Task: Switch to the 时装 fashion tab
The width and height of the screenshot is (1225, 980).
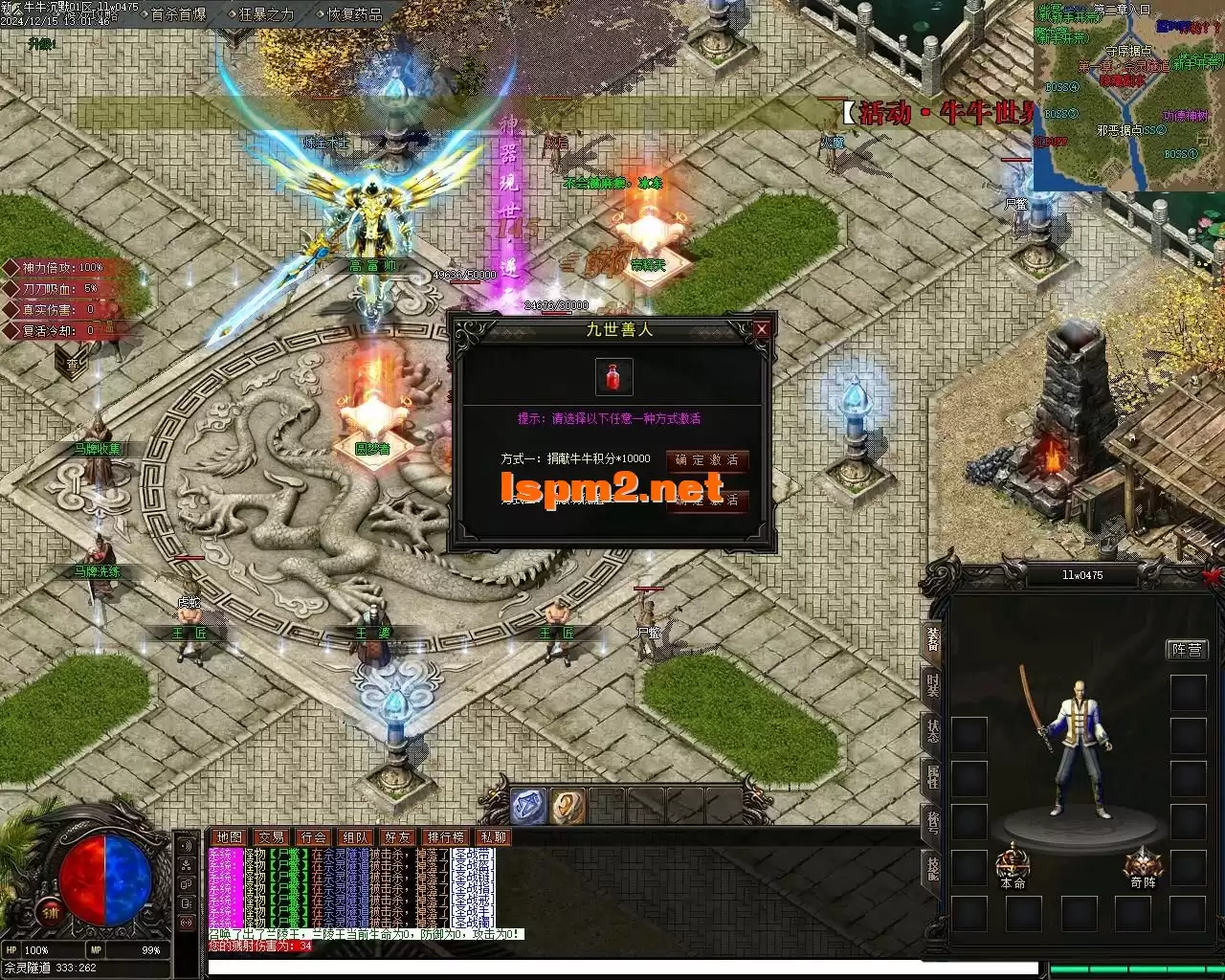Action: (x=932, y=685)
